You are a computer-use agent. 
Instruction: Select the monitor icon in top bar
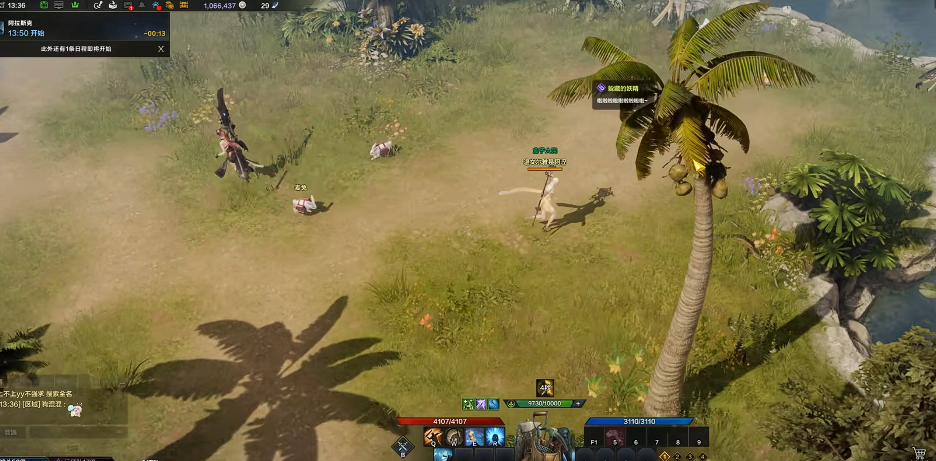61,6
